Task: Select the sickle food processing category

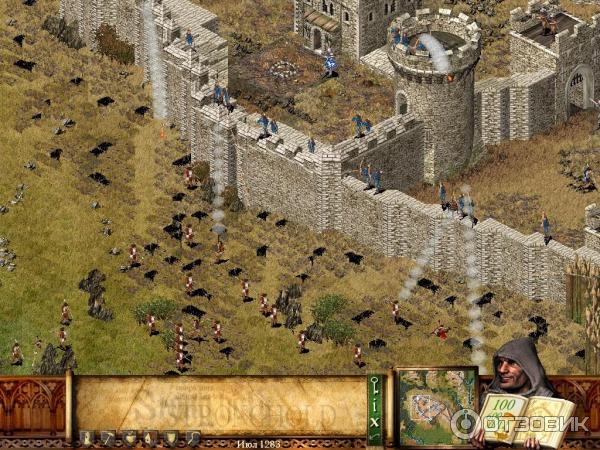Action: point(192,437)
